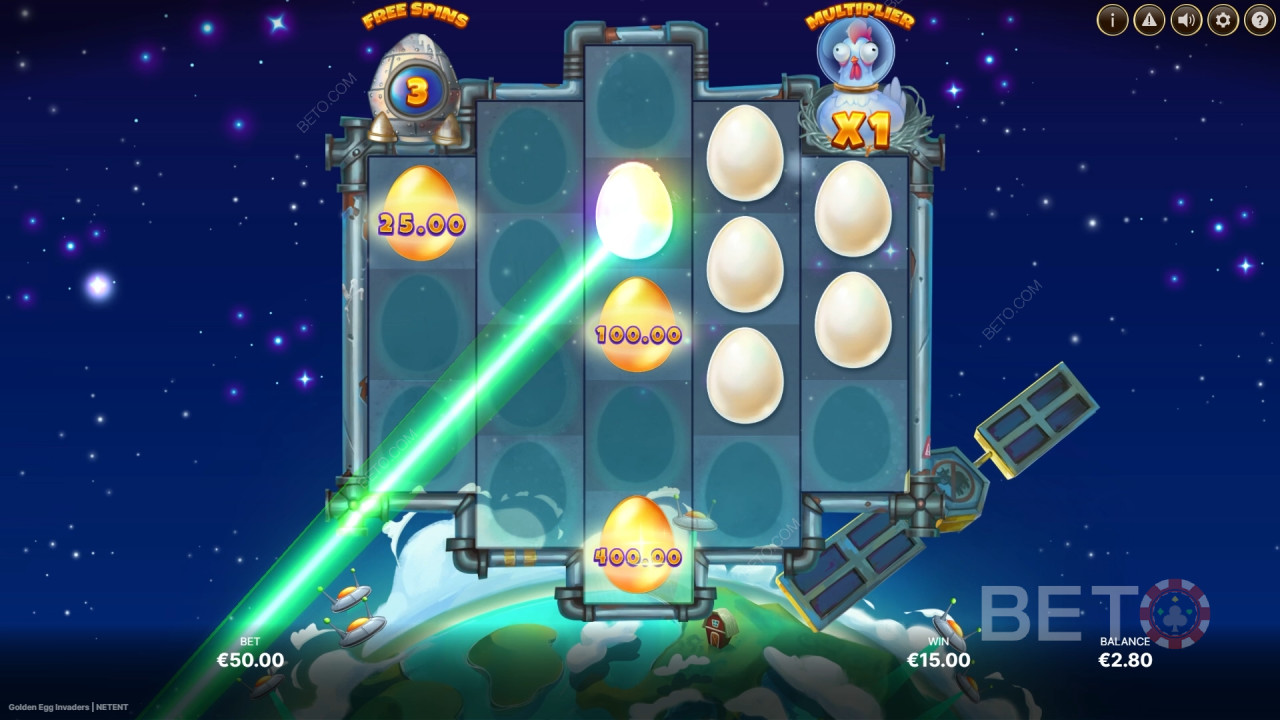Open the game info panel

tap(1112, 19)
